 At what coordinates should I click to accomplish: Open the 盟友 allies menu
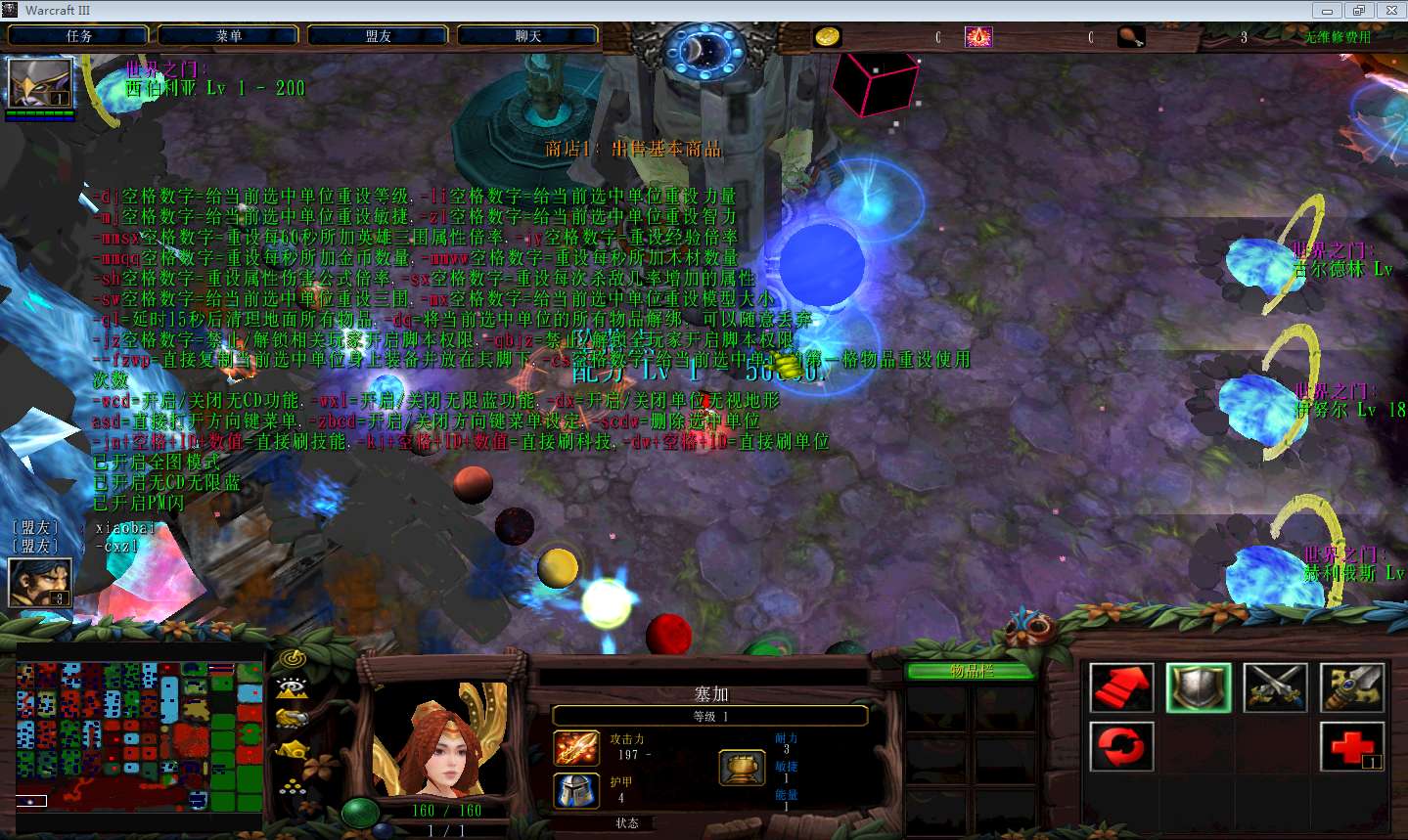(378, 36)
